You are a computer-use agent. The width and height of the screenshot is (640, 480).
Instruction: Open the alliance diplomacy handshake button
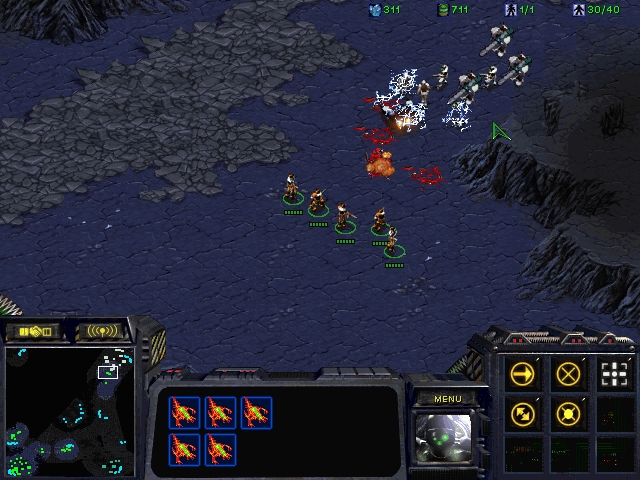point(32,330)
